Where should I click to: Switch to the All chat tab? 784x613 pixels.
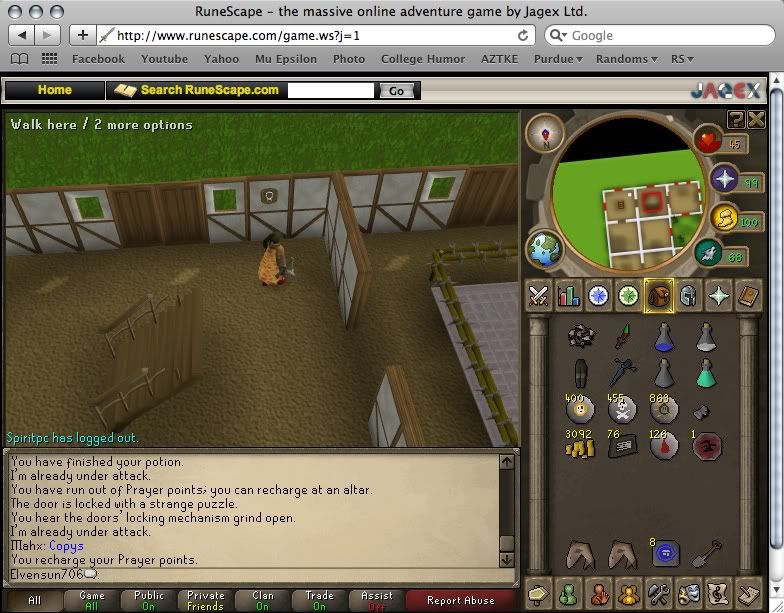(x=34, y=600)
